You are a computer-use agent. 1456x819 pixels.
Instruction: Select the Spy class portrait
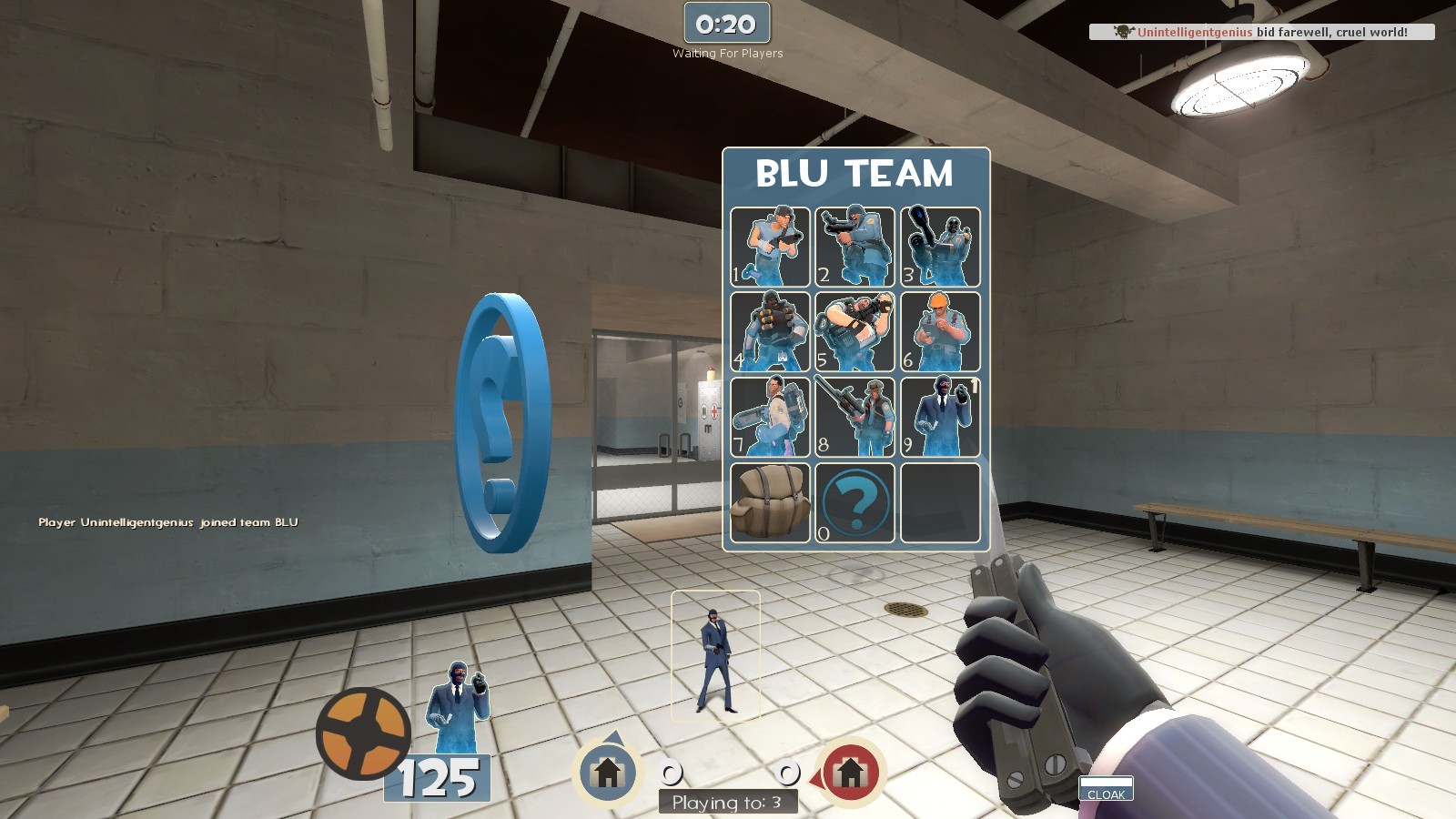tap(937, 414)
